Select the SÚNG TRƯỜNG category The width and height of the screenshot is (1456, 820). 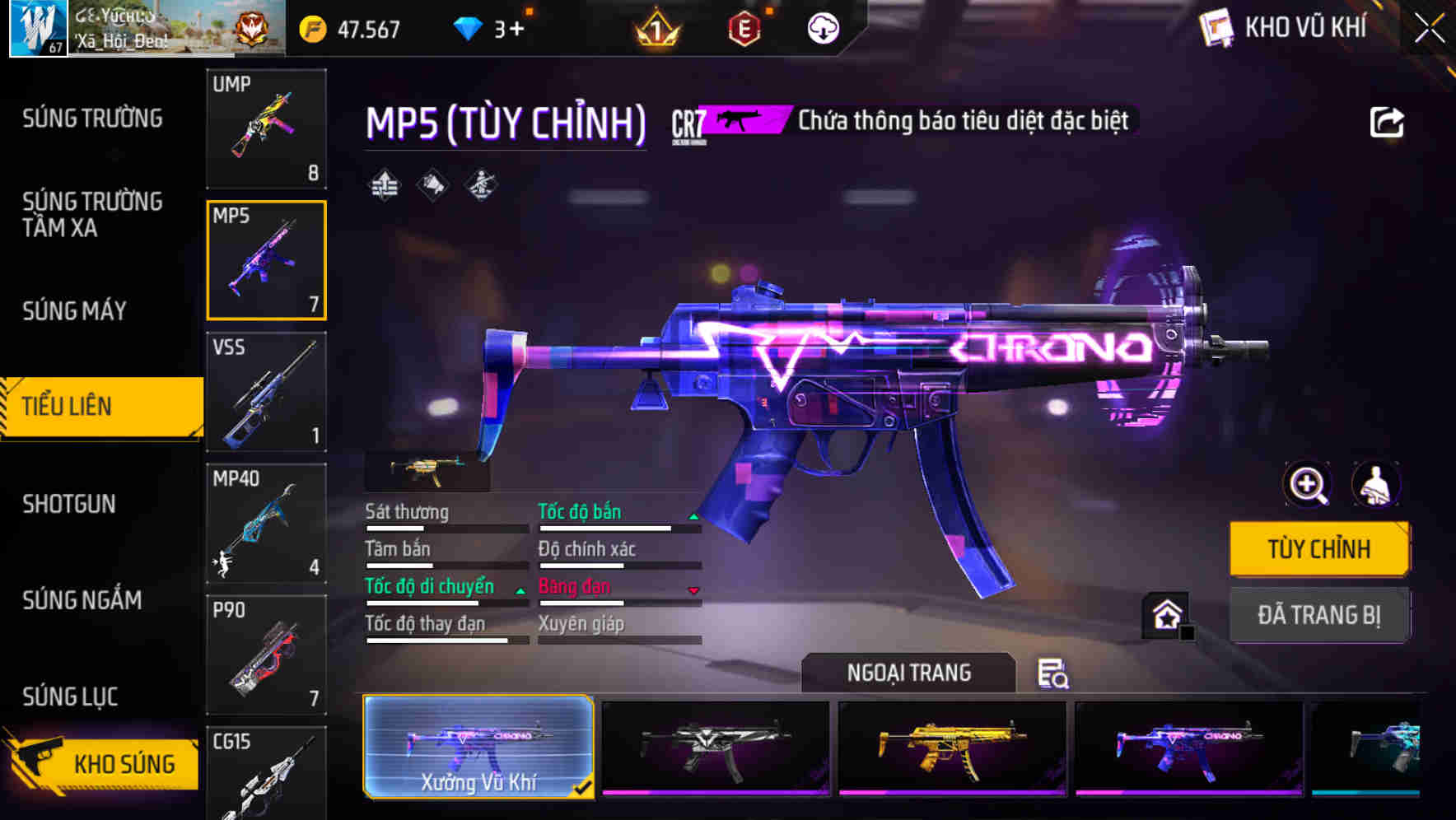pyautogui.click(x=92, y=119)
